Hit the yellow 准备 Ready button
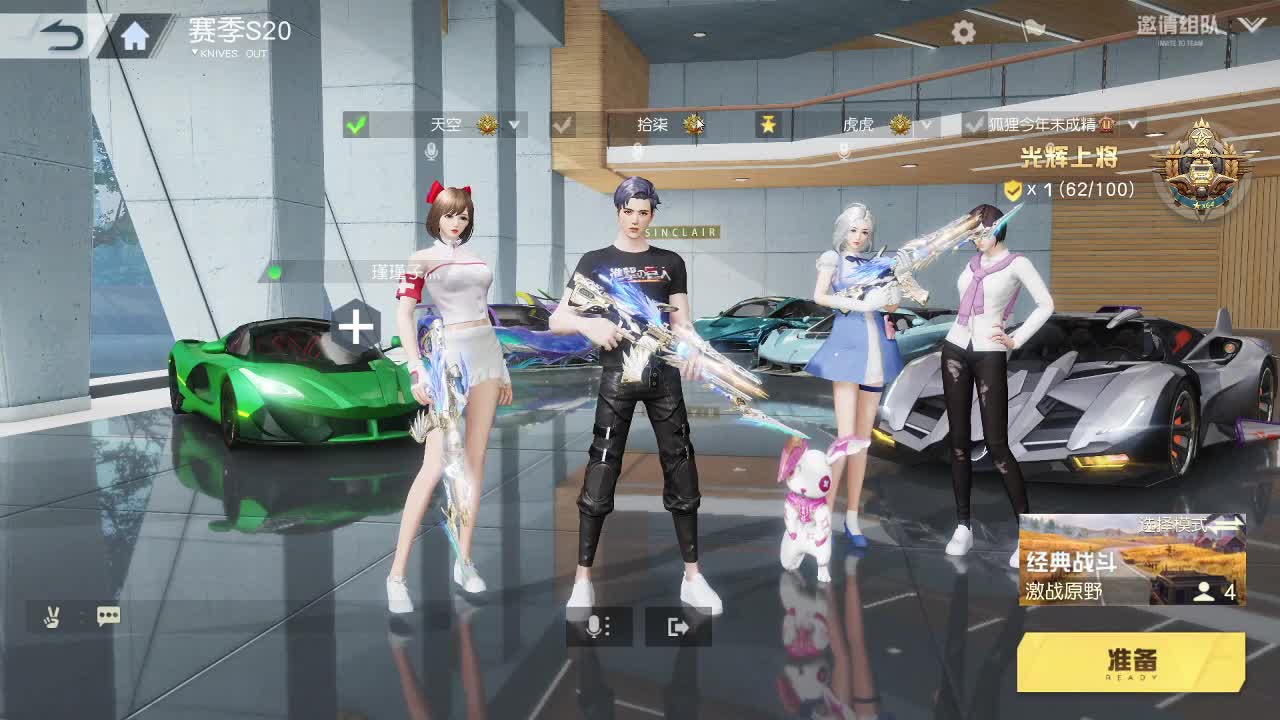Viewport: 1280px width, 720px height. point(1131,662)
